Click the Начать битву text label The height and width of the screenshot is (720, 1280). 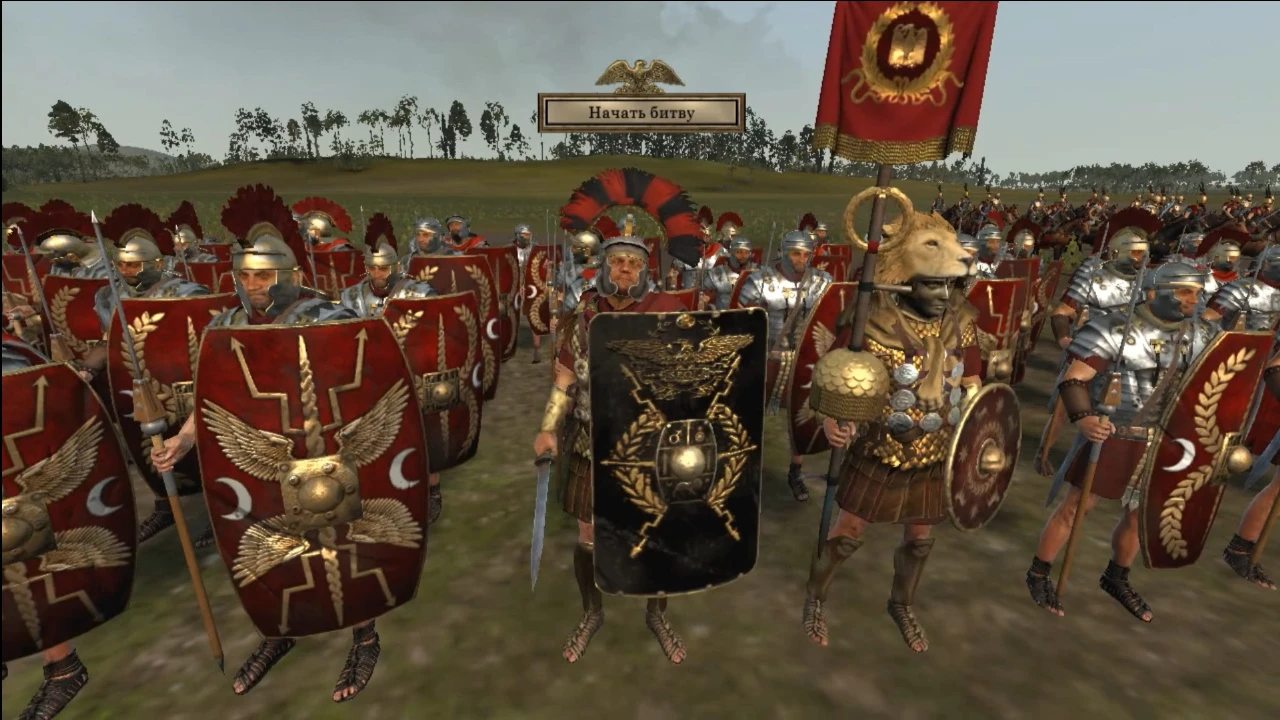point(641,114)
